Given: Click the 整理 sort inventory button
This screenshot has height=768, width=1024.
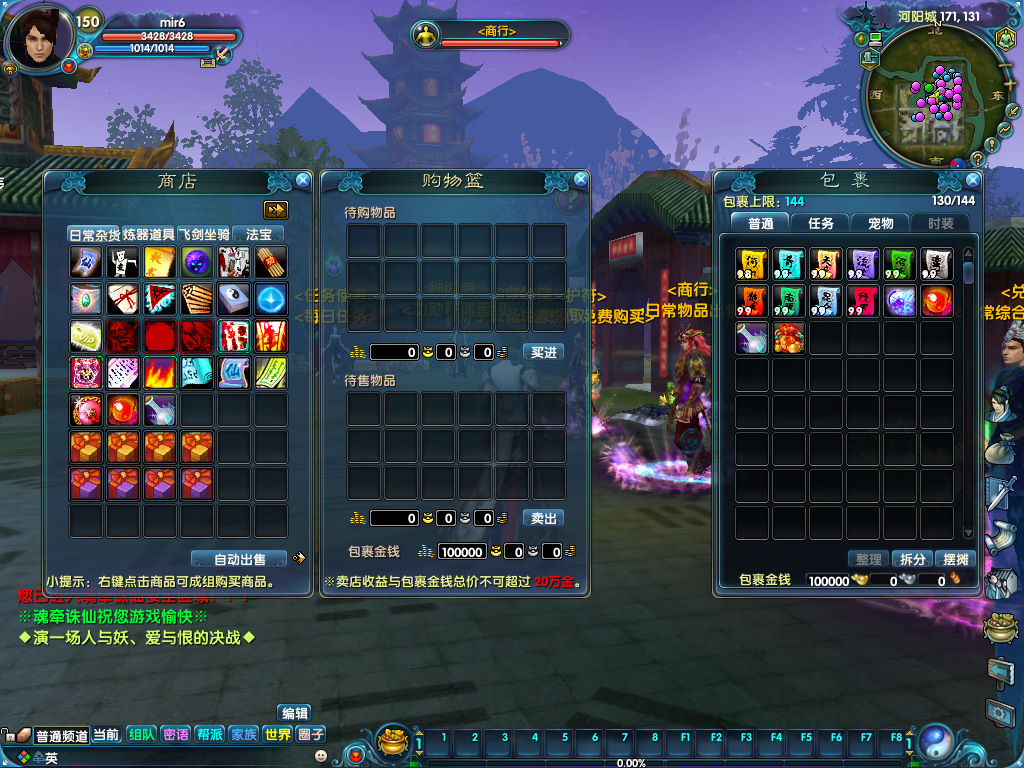Looking at the screenshot, I should coord(869,559).
